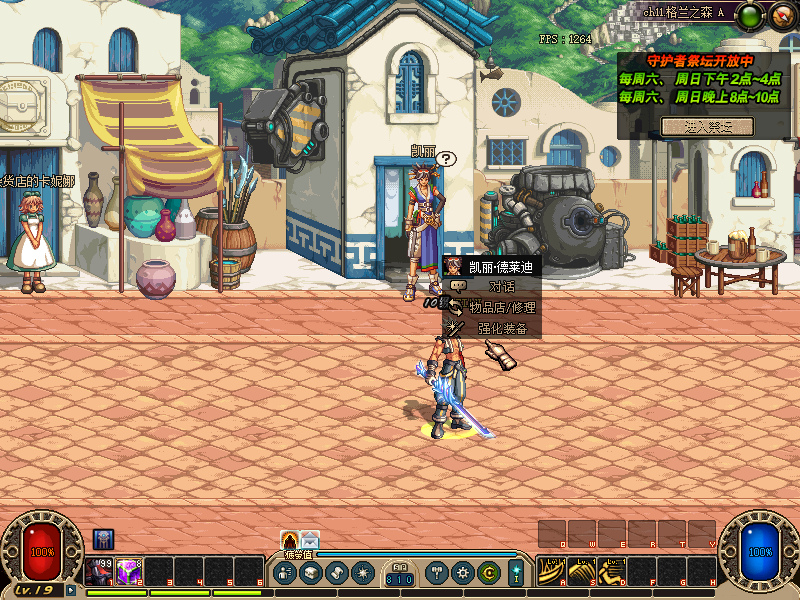
Task: Click the blue buff icon above level bar
Action: 103,538
